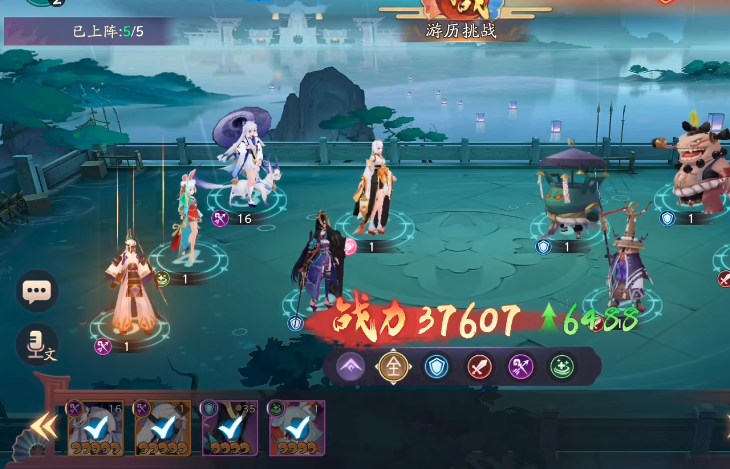This screenshot has height=469, width=730.
Task: Toggle the green-icon level 1 hero card
Action: point(297,427)
